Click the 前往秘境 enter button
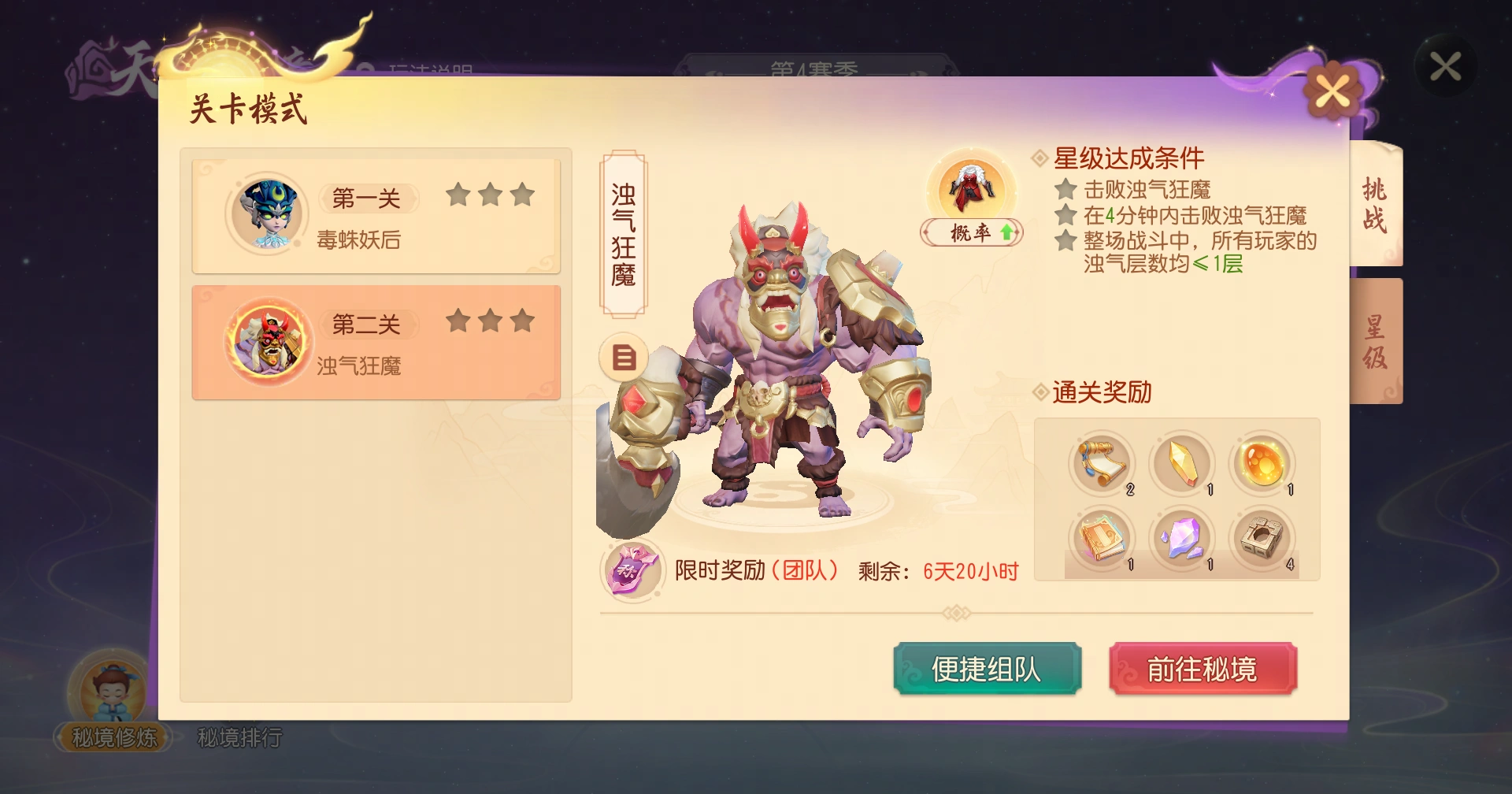 pos(1204,668)
